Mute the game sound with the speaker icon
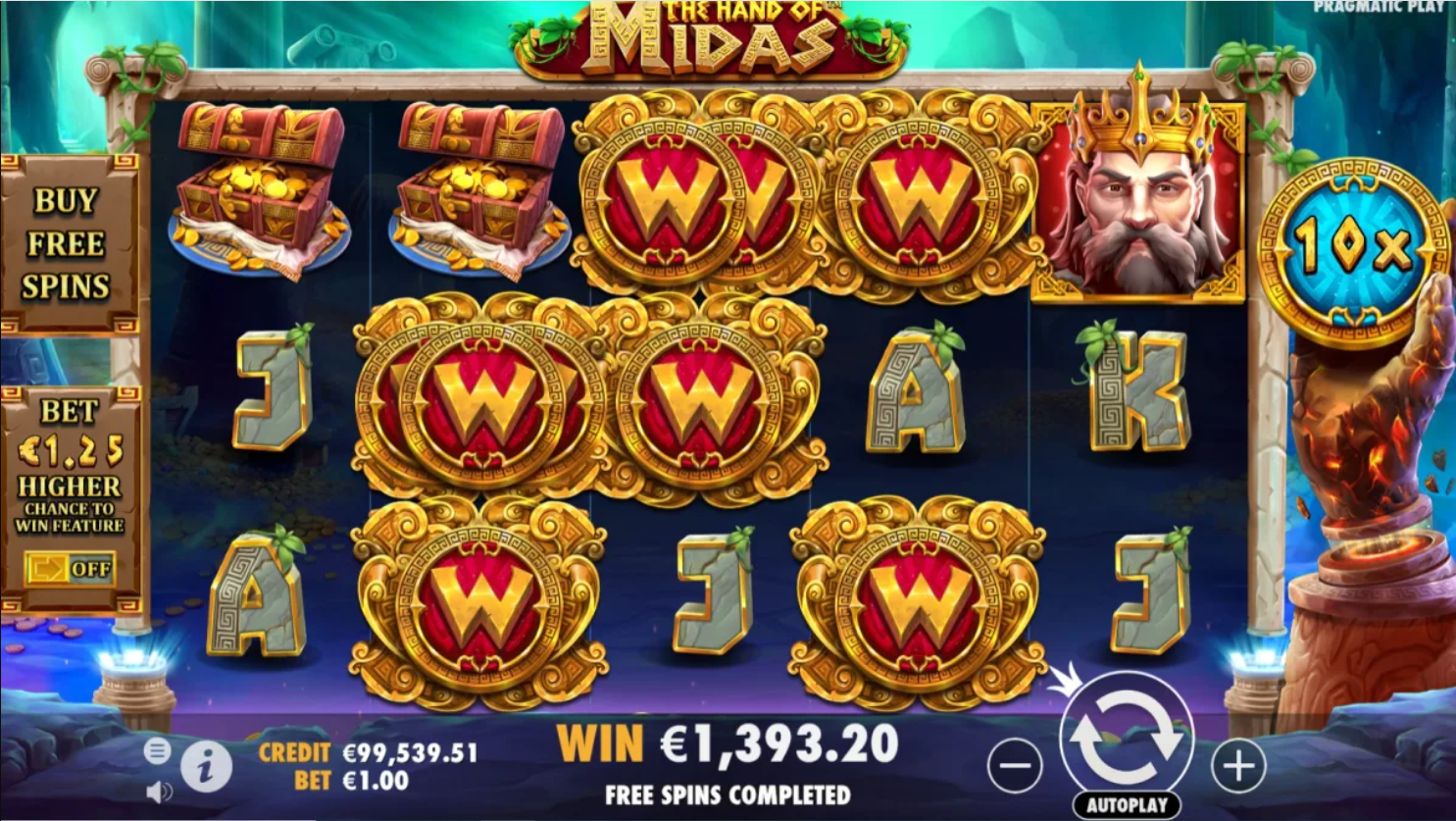 [x=158, y=791]
